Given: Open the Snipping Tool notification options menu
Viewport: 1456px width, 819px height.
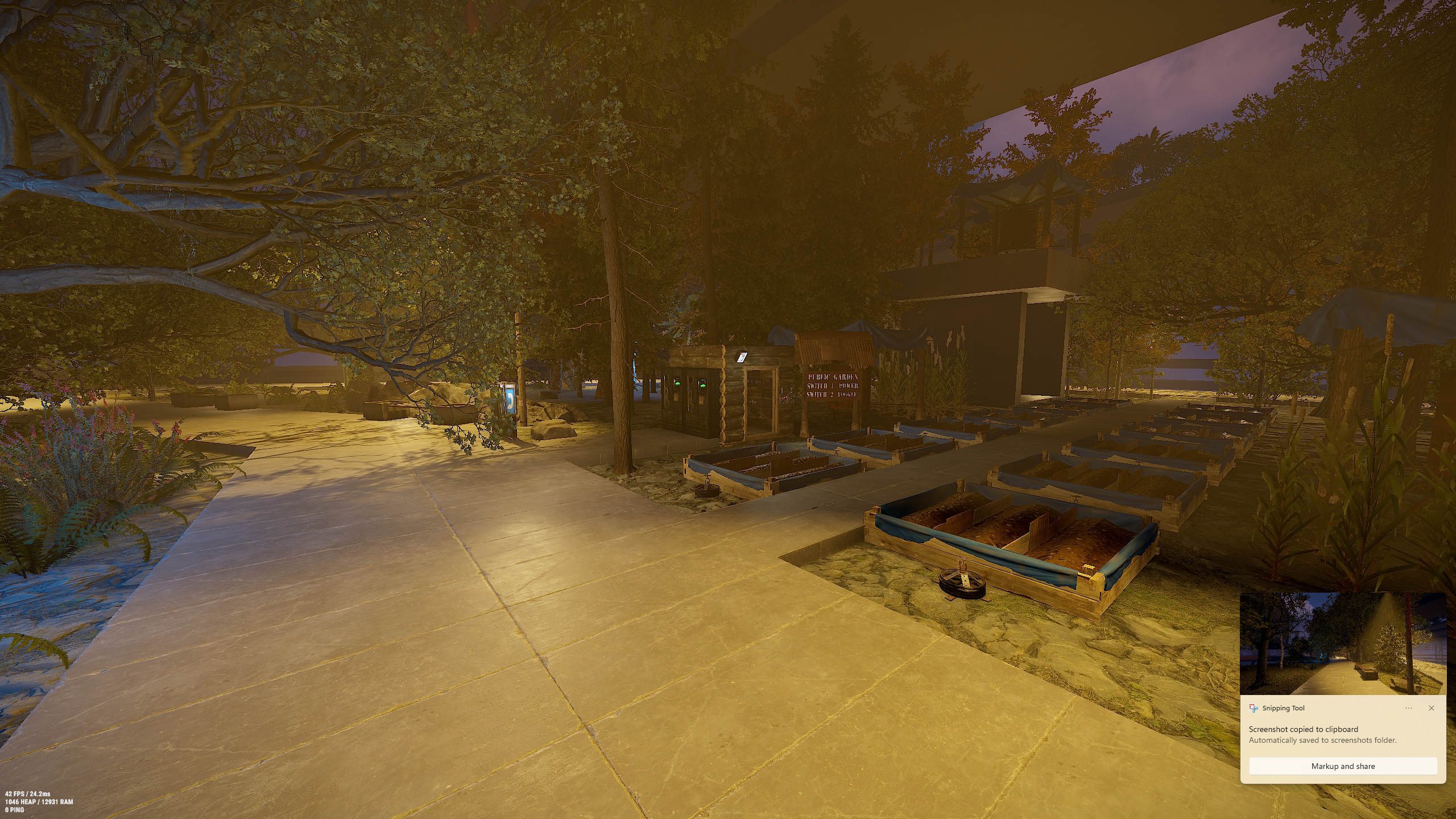Looking at the screenshot, I should pyautogui.click(x=1408, y=708).
